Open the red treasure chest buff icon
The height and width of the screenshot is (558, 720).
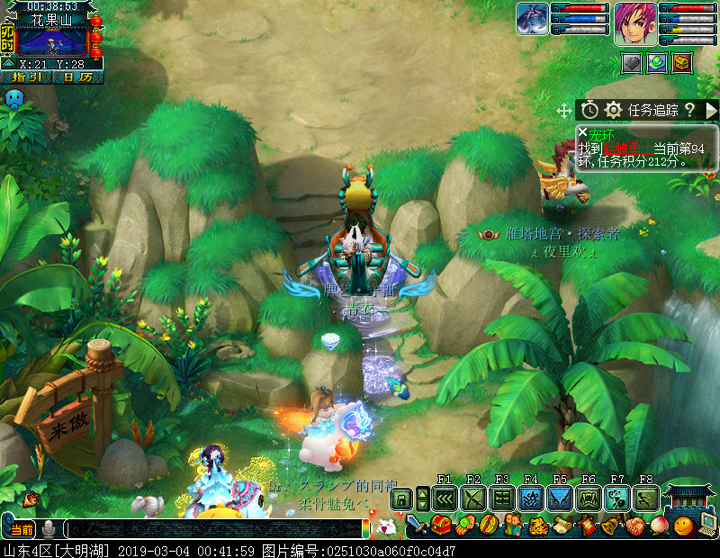(682, 62)
